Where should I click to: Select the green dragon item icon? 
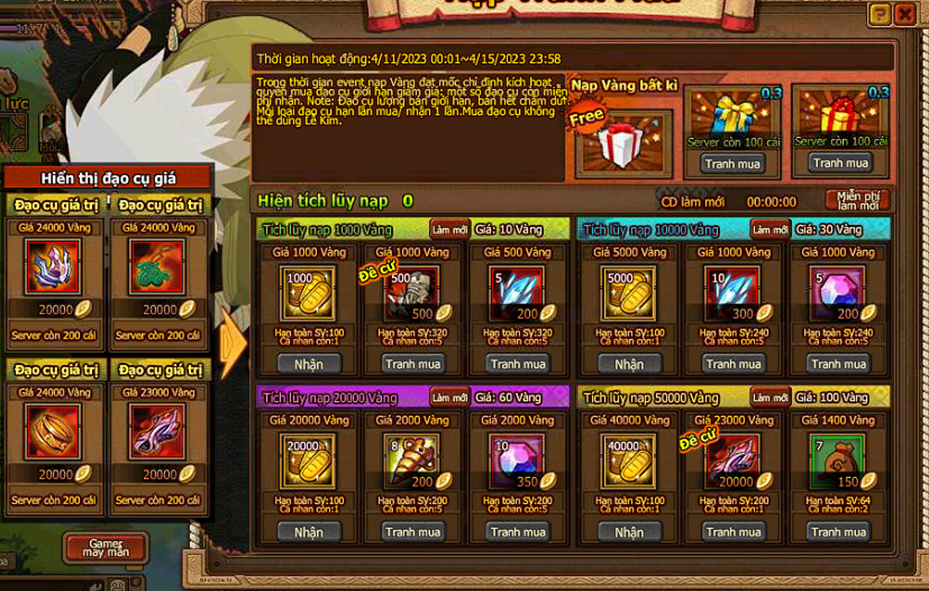pos(157,267)
